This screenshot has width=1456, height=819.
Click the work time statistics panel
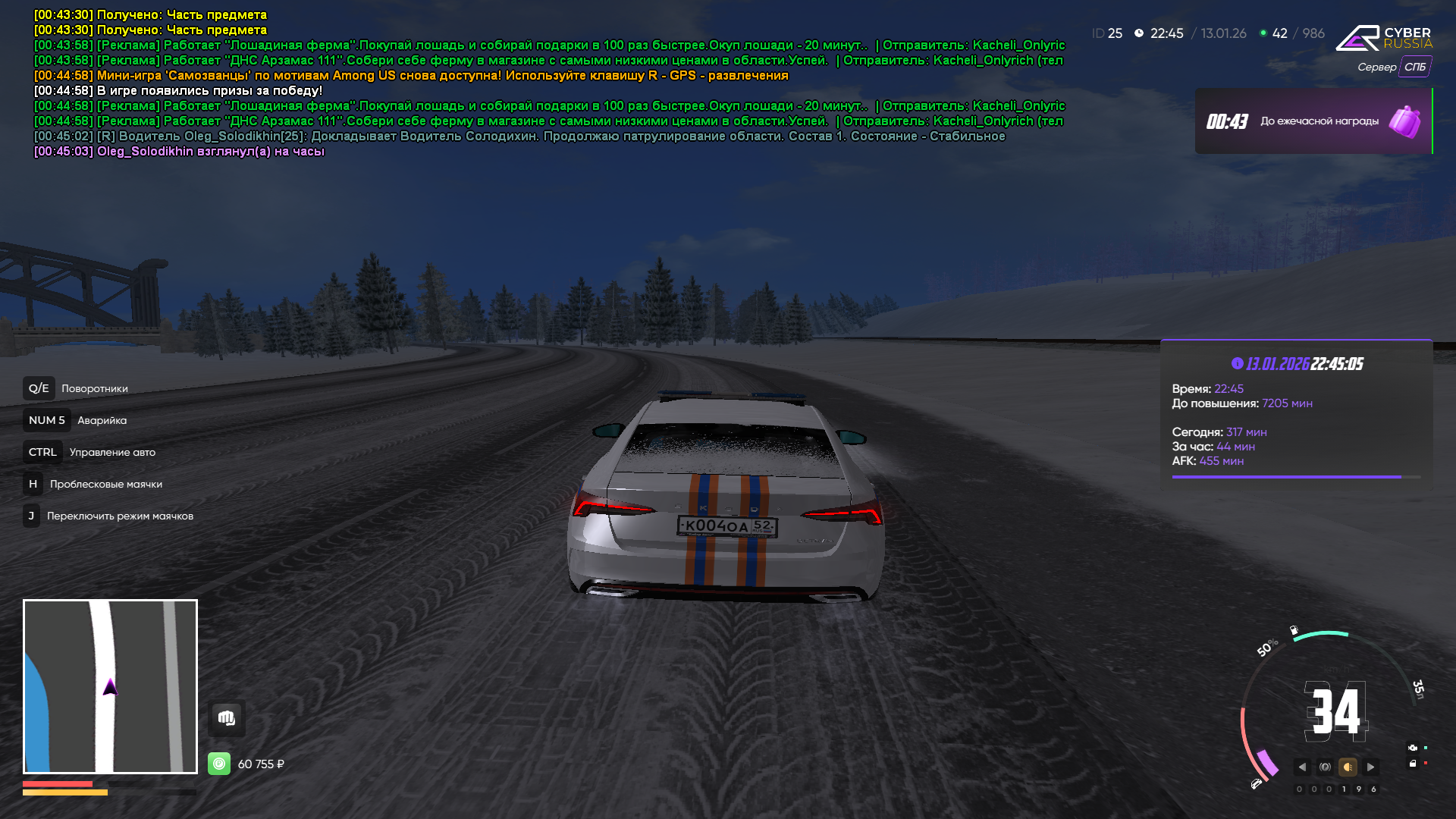pos(1296,414)
